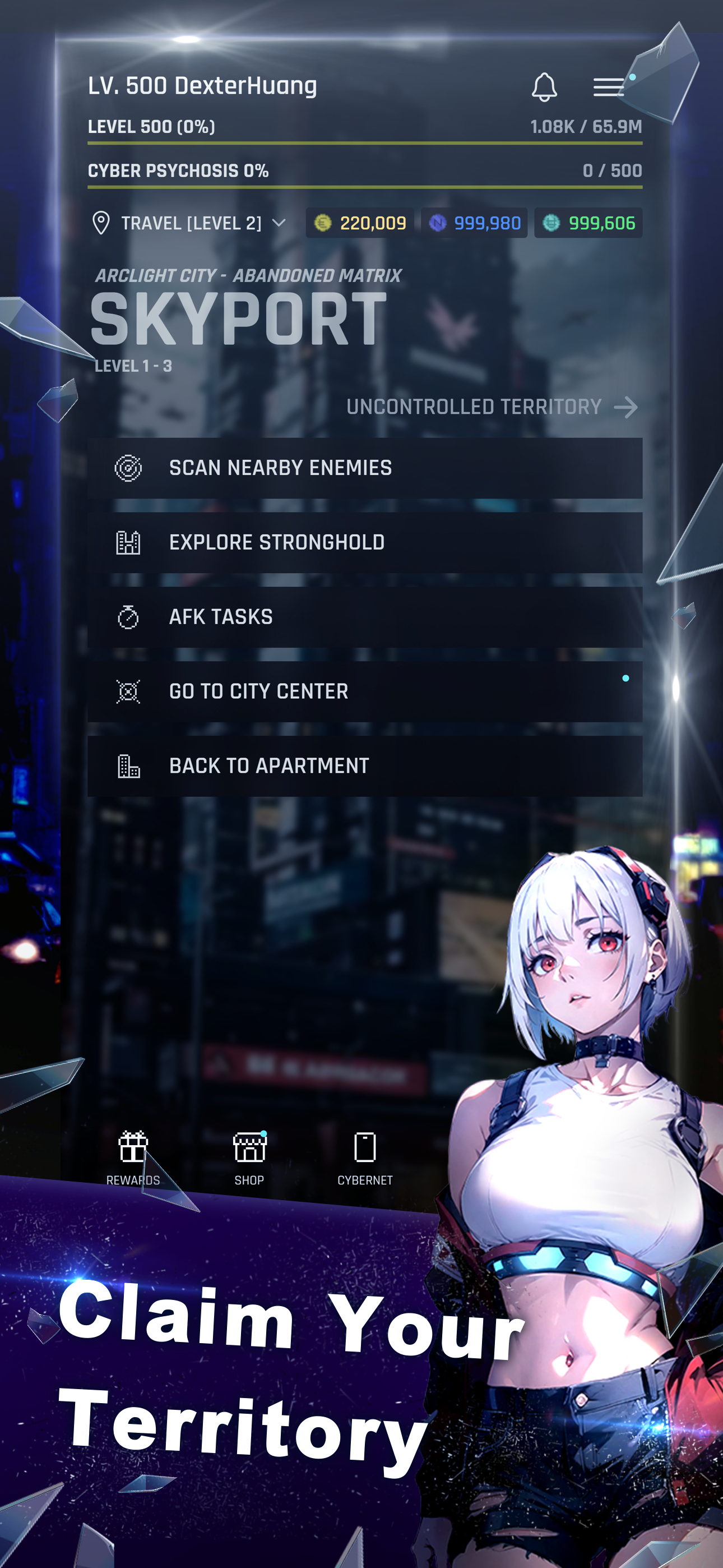Click the location pin next to Travel
This screenshot has width=723, height=1568.
click(101, 223)
